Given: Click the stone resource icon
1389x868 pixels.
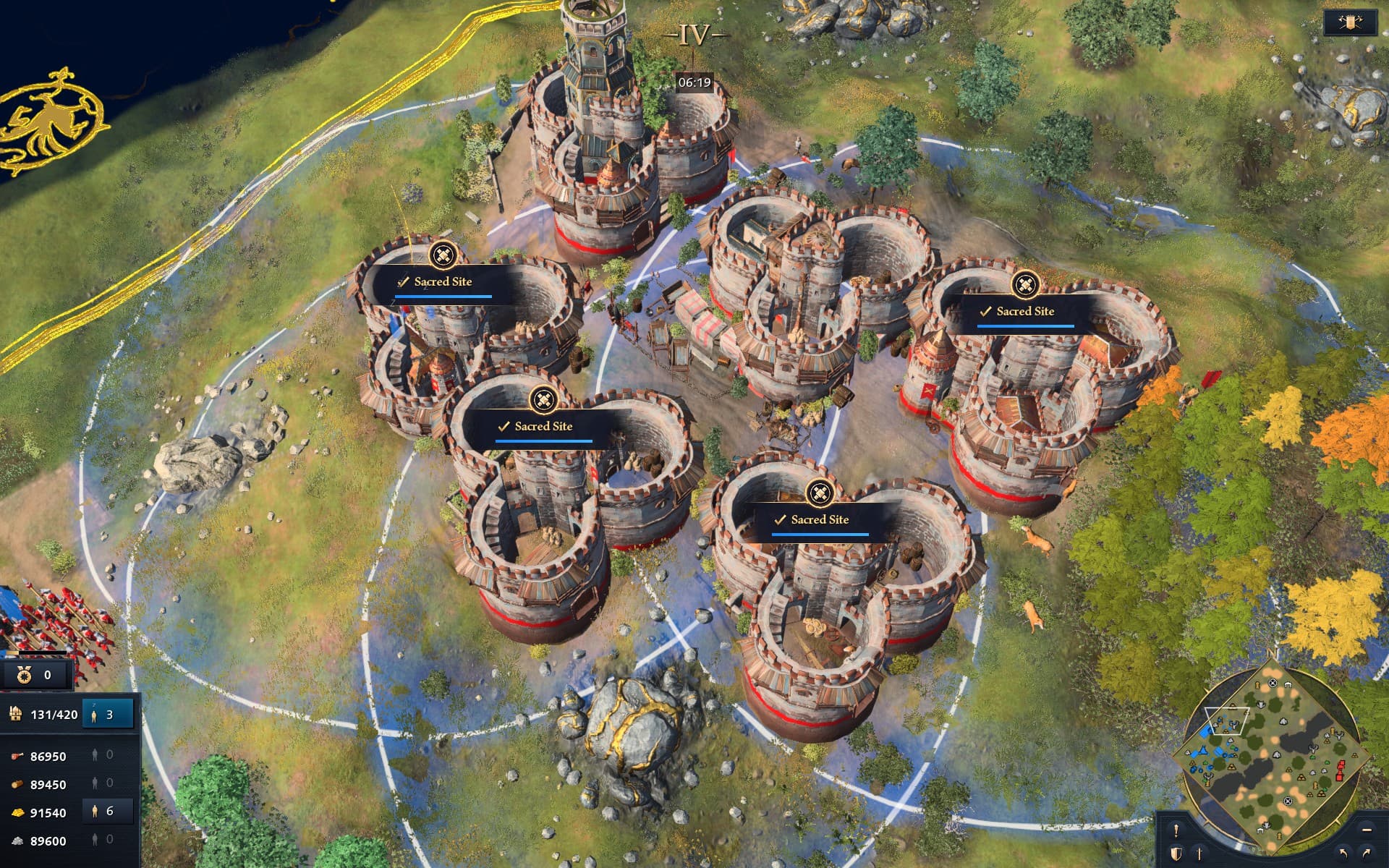Looking at the screenshot, I should (x=17, y=839).
